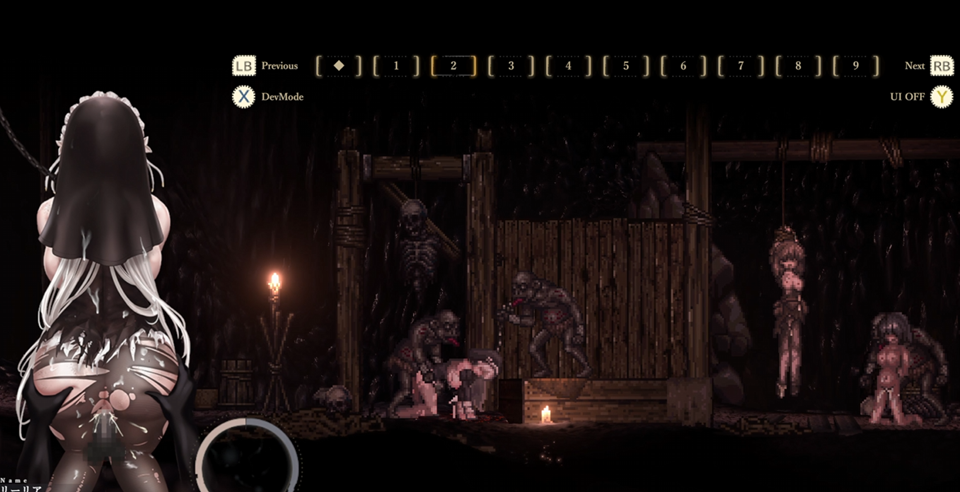Show scene tab 8
Screen dimensions: 960x492
coord(798,66)
